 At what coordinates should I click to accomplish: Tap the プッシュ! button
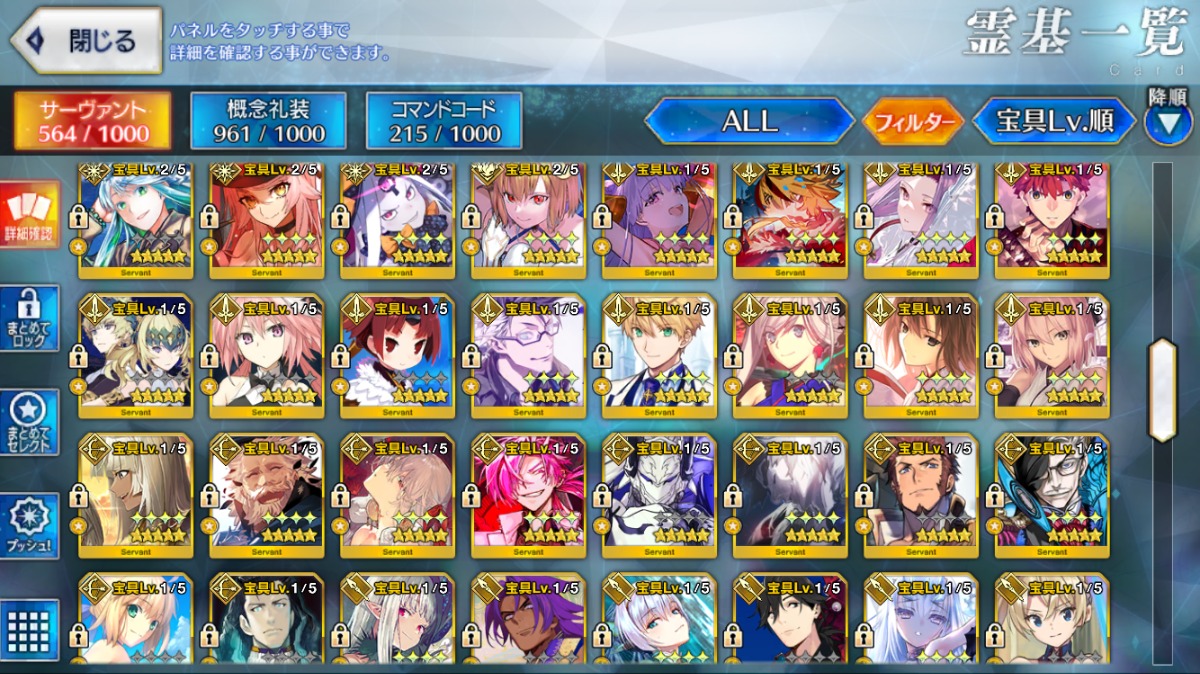(x=31, y=527)
